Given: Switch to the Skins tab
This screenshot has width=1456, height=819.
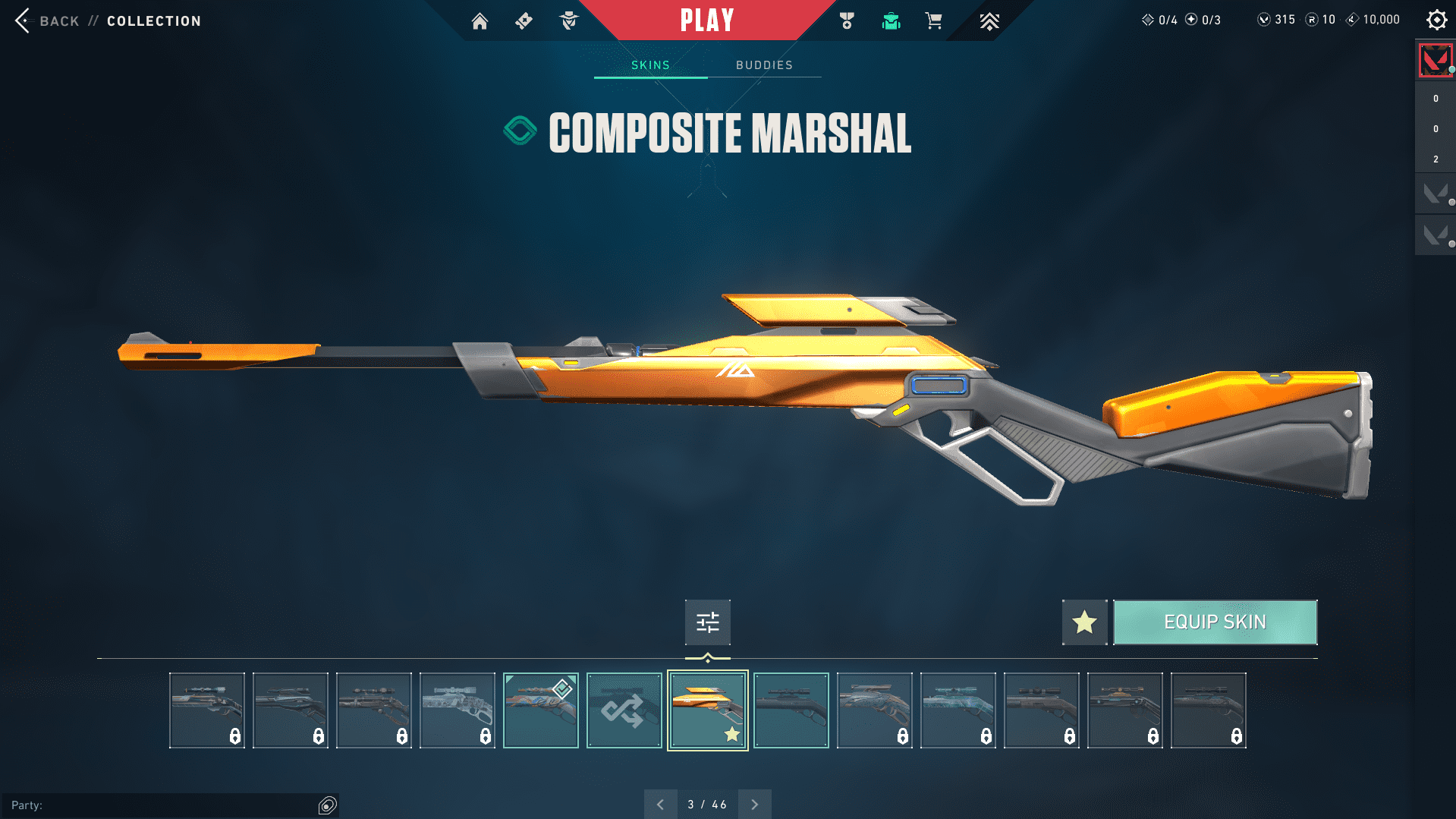Looking at the screenshot, I should [650, 65].
